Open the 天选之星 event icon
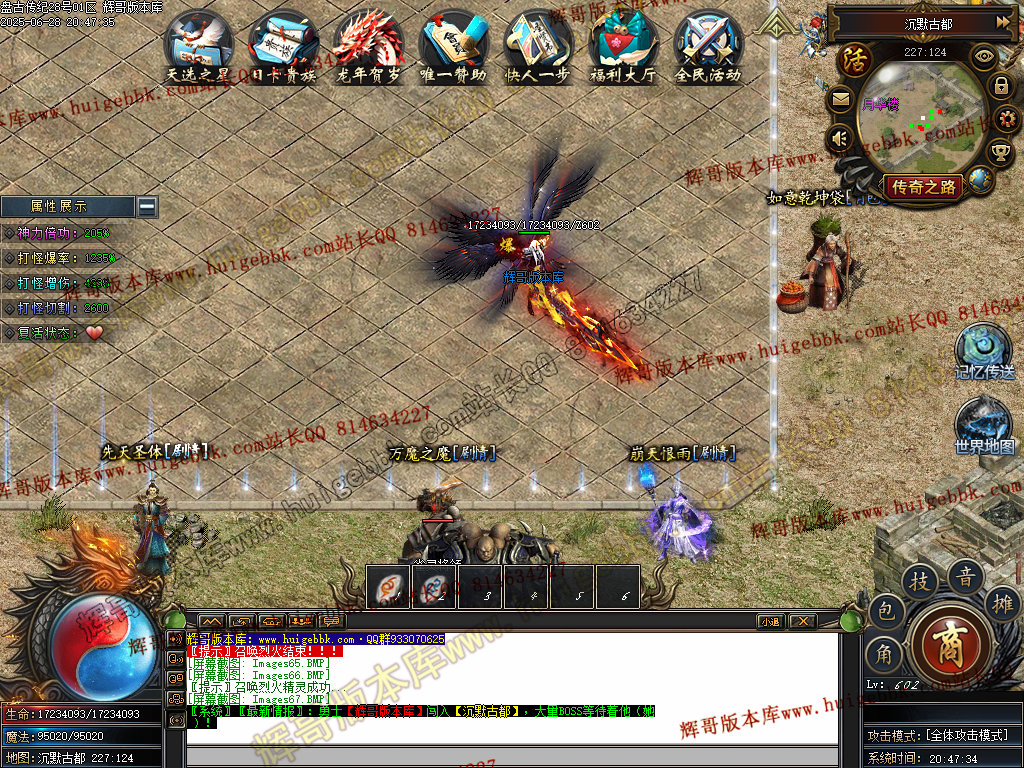1024x768 pixels. tap(200, 43)
